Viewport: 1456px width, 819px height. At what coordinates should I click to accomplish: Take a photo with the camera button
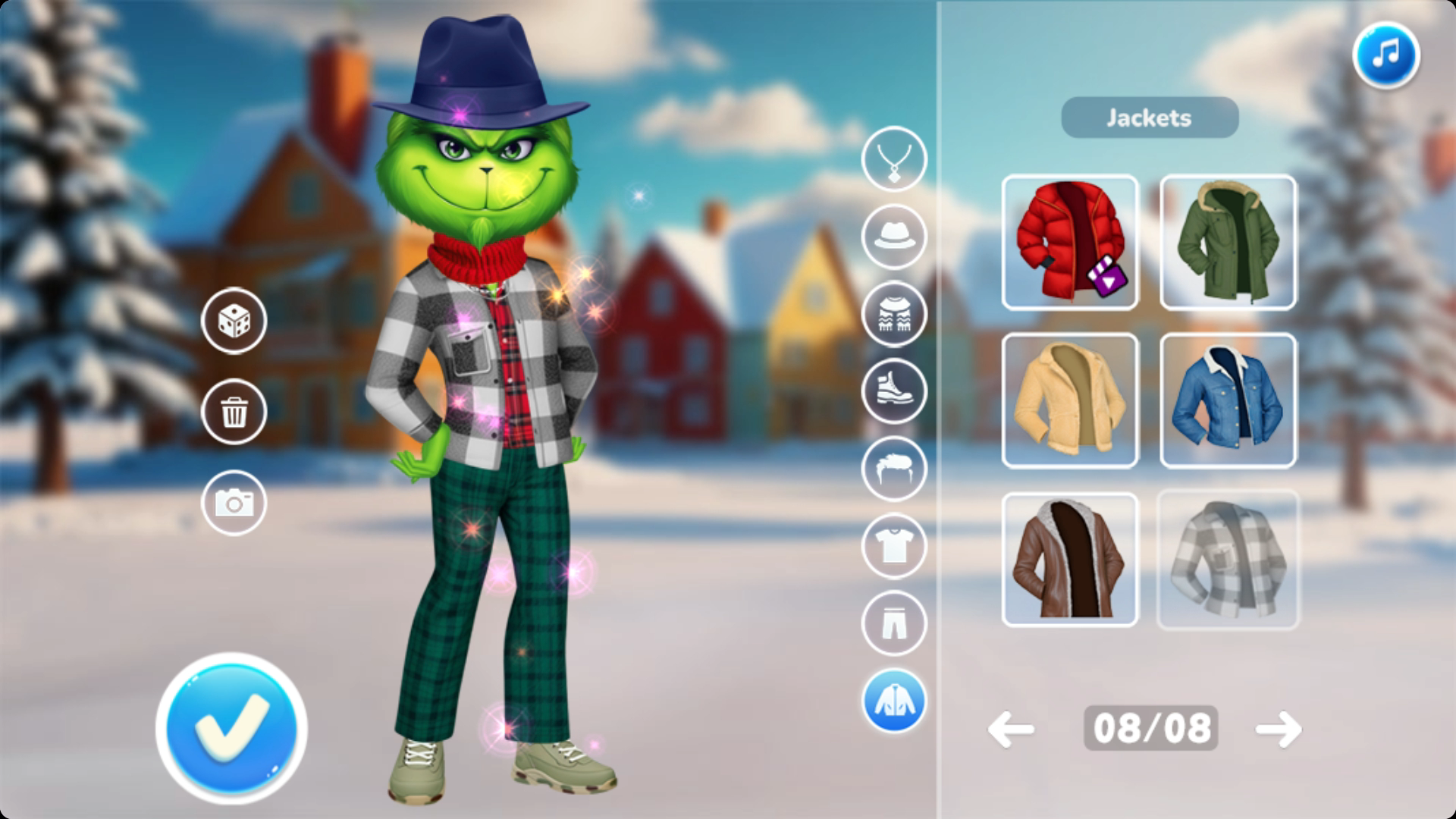tap(234, 502)
